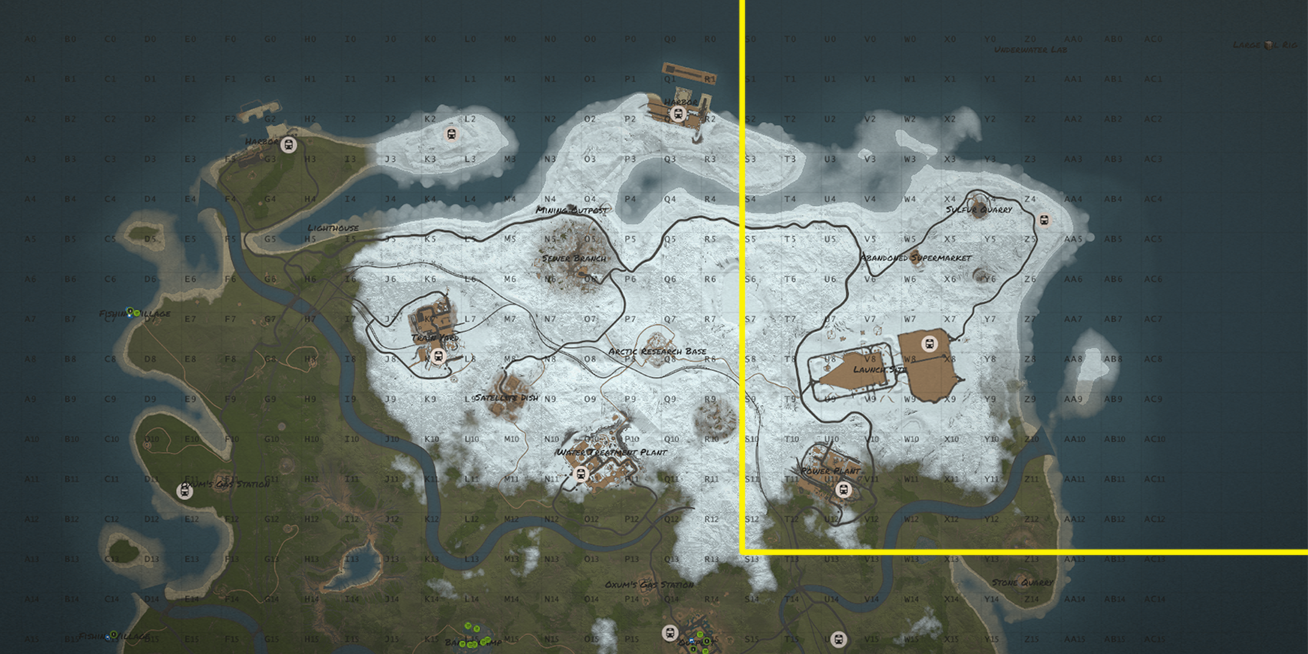Select the Sewer Branch map label

(x=574, y=258)
